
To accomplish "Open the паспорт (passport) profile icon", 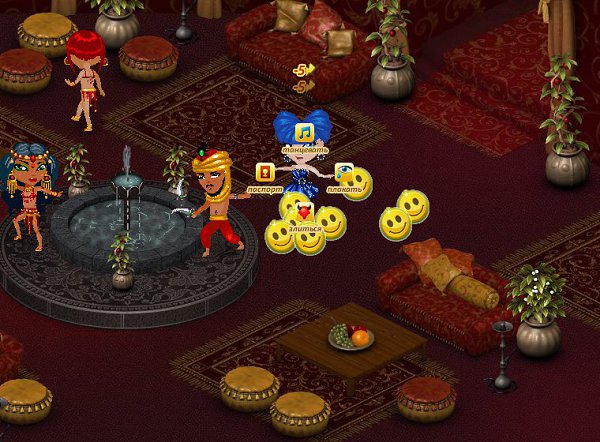I will (265, 172).
